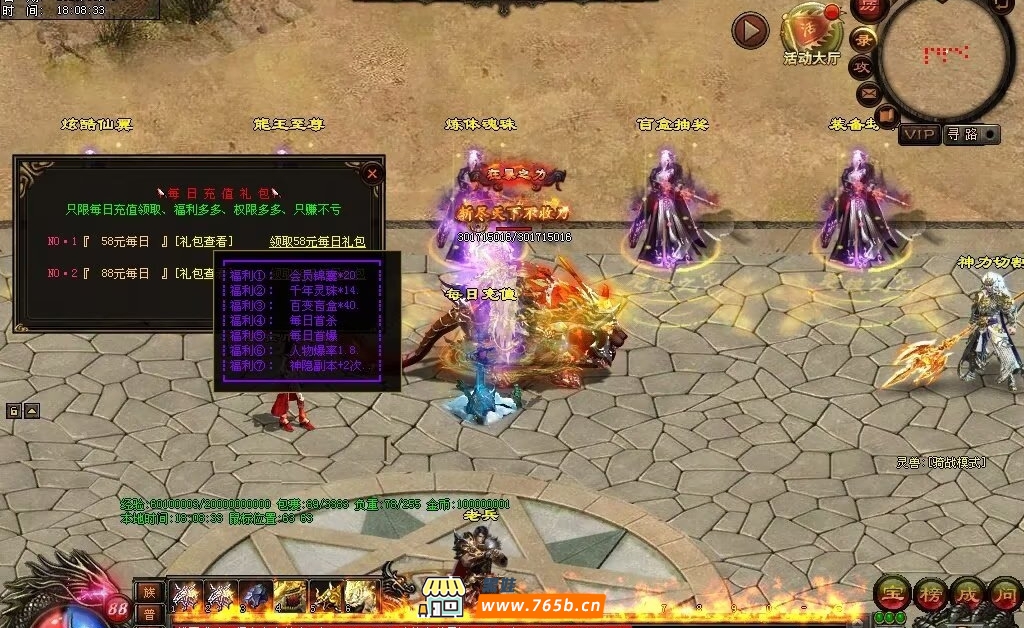Open the 问 help button
The image size is (1024, 628).
point(1004,594)
